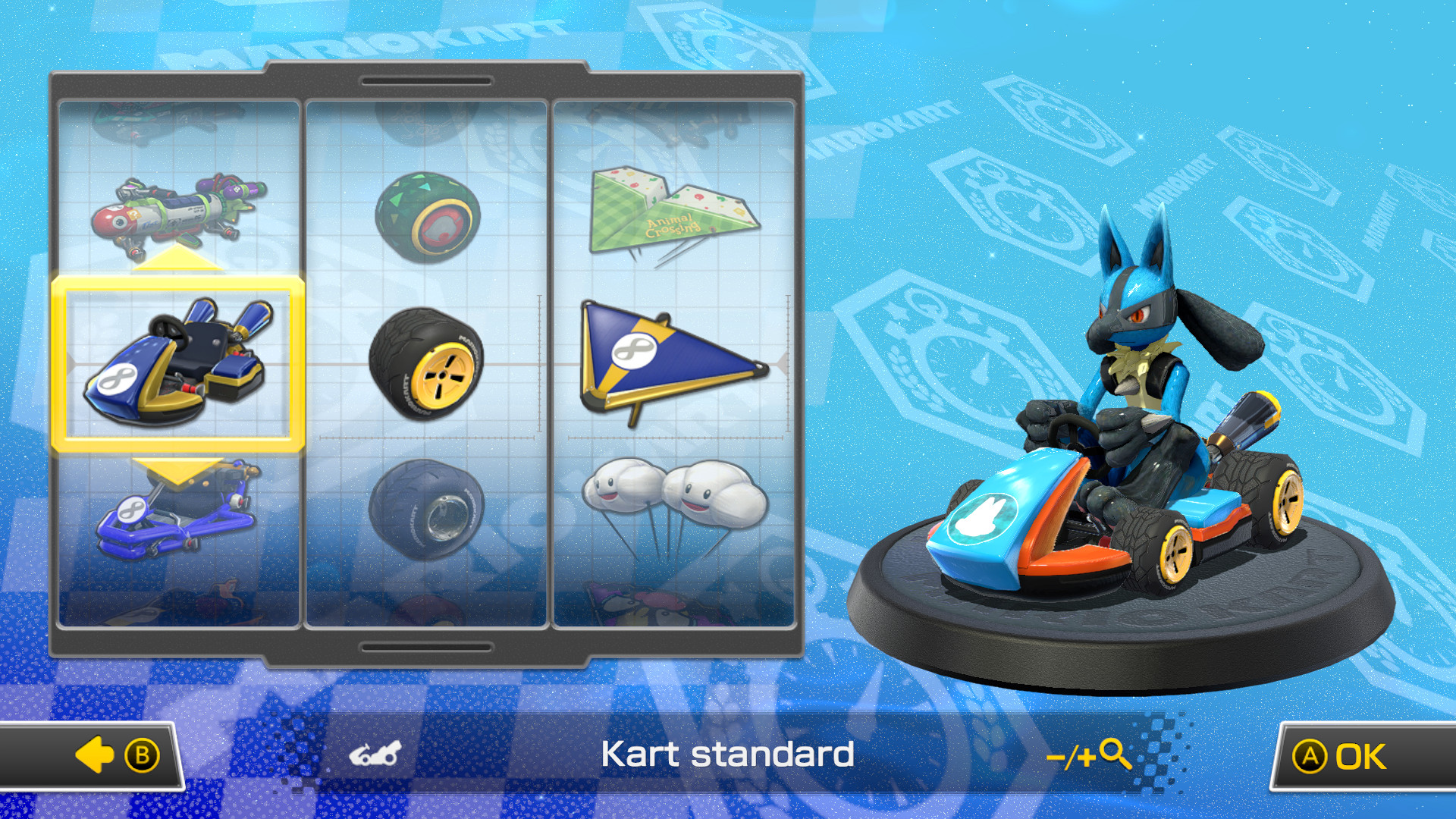Screen dimensions: 1456x819
Task: Click the Kart standard label
Action: [x=727, y=754]
